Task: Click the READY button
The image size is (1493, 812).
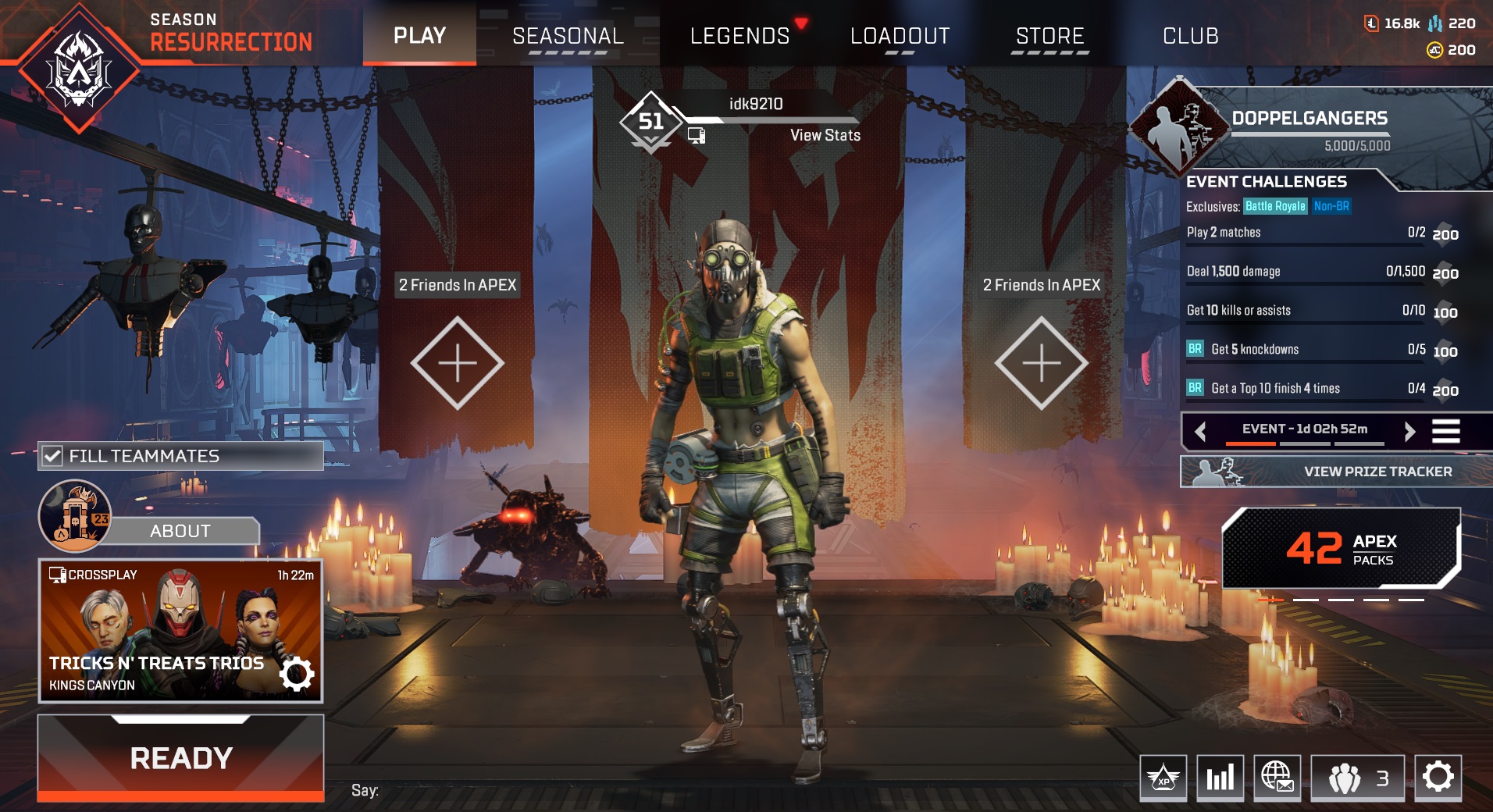Action: 180,757
